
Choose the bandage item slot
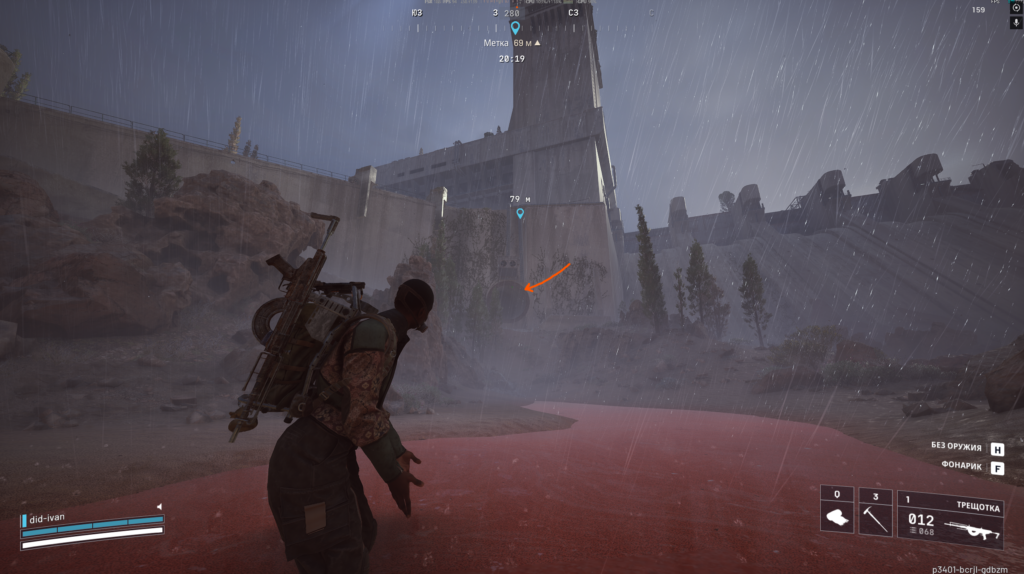[837, 517]
